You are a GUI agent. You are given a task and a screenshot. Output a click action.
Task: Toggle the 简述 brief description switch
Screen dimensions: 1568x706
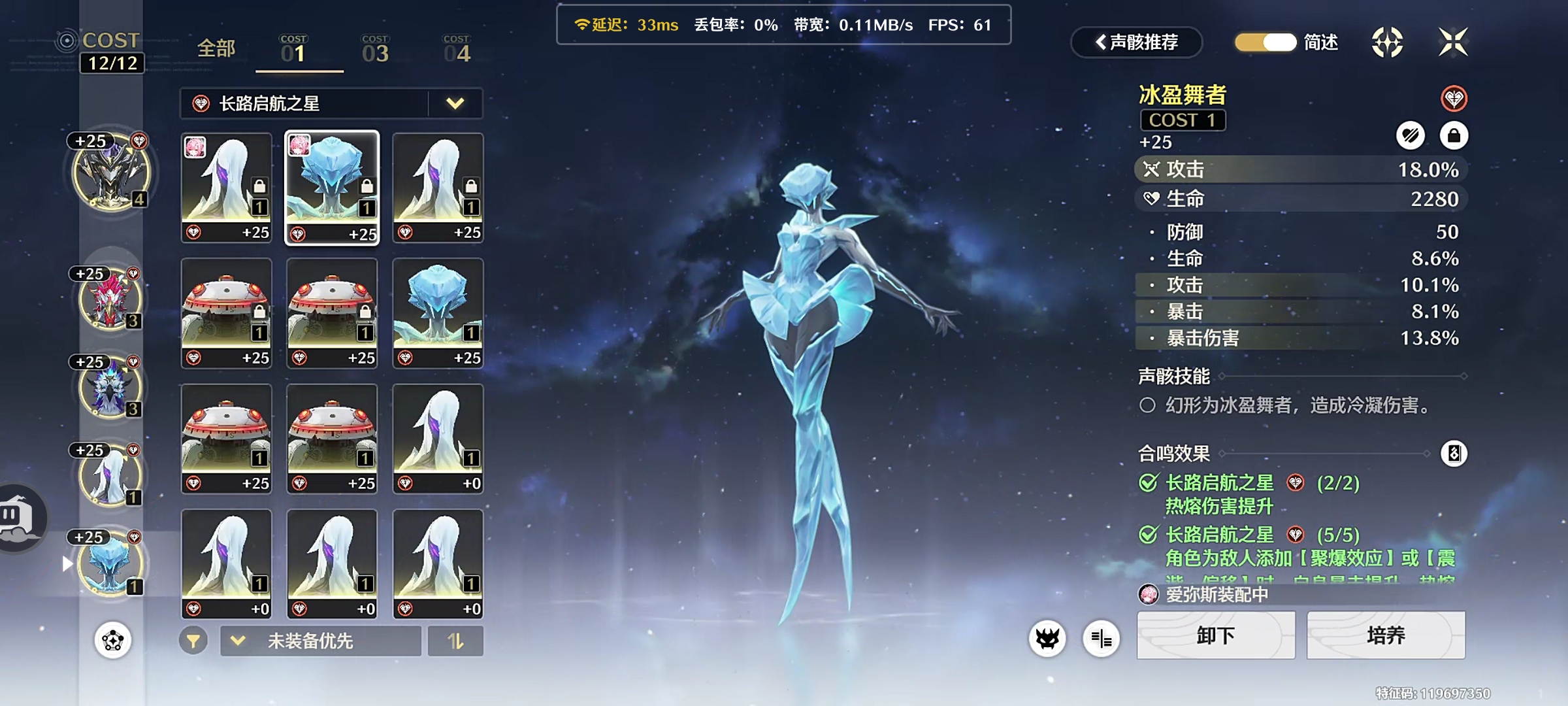[1266, 42]
